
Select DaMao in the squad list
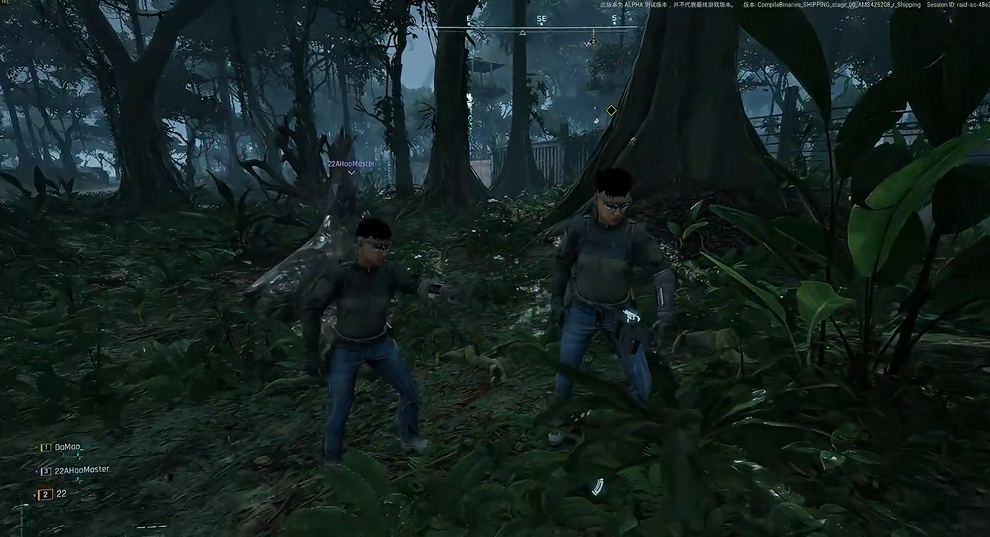pos(66,447)
